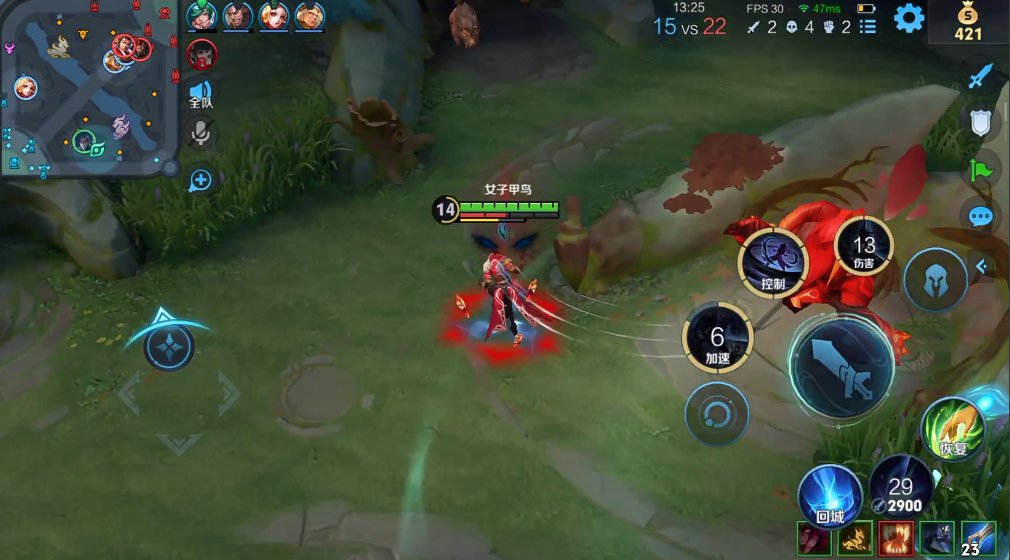Use the blue blade item with 23
This screenshot has width=1010, height=560.
tap(977, 539)
